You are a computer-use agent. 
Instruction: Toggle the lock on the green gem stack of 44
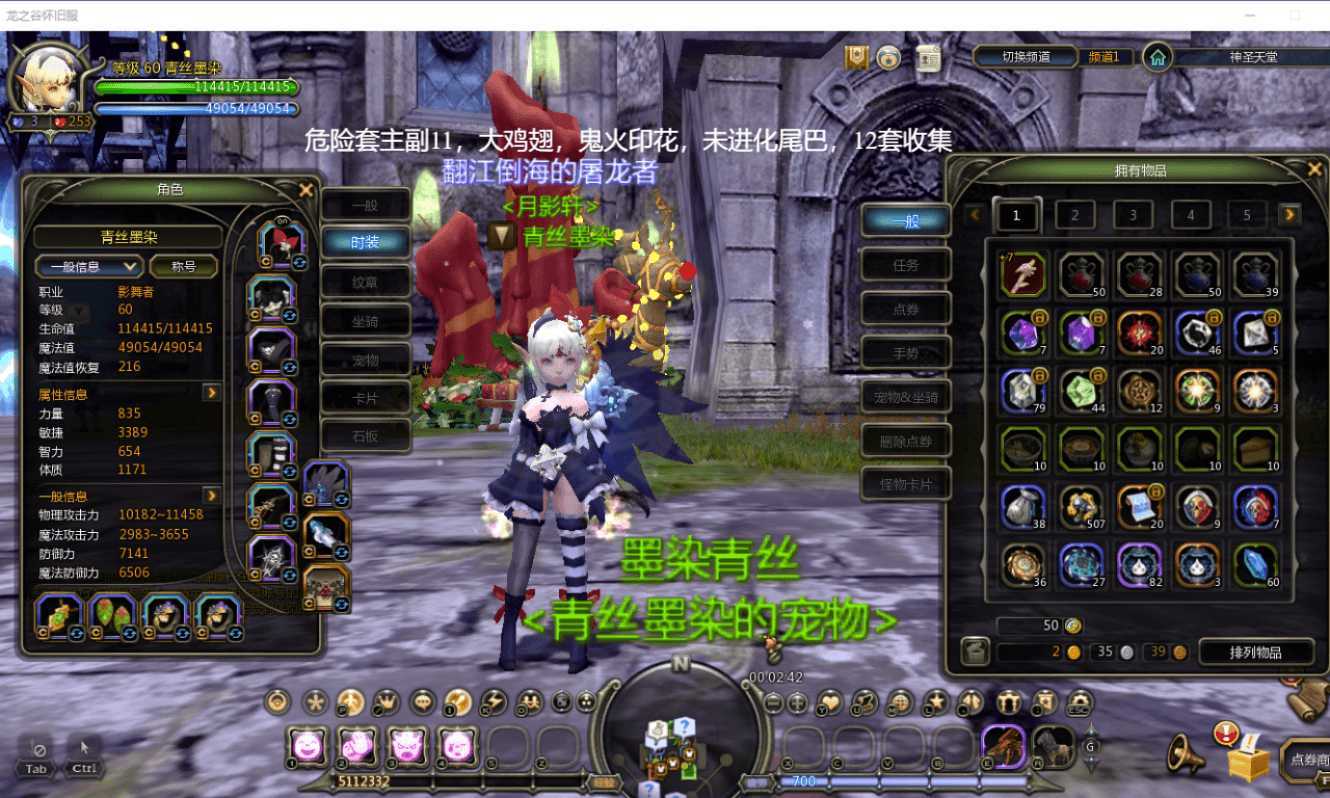1099,375
